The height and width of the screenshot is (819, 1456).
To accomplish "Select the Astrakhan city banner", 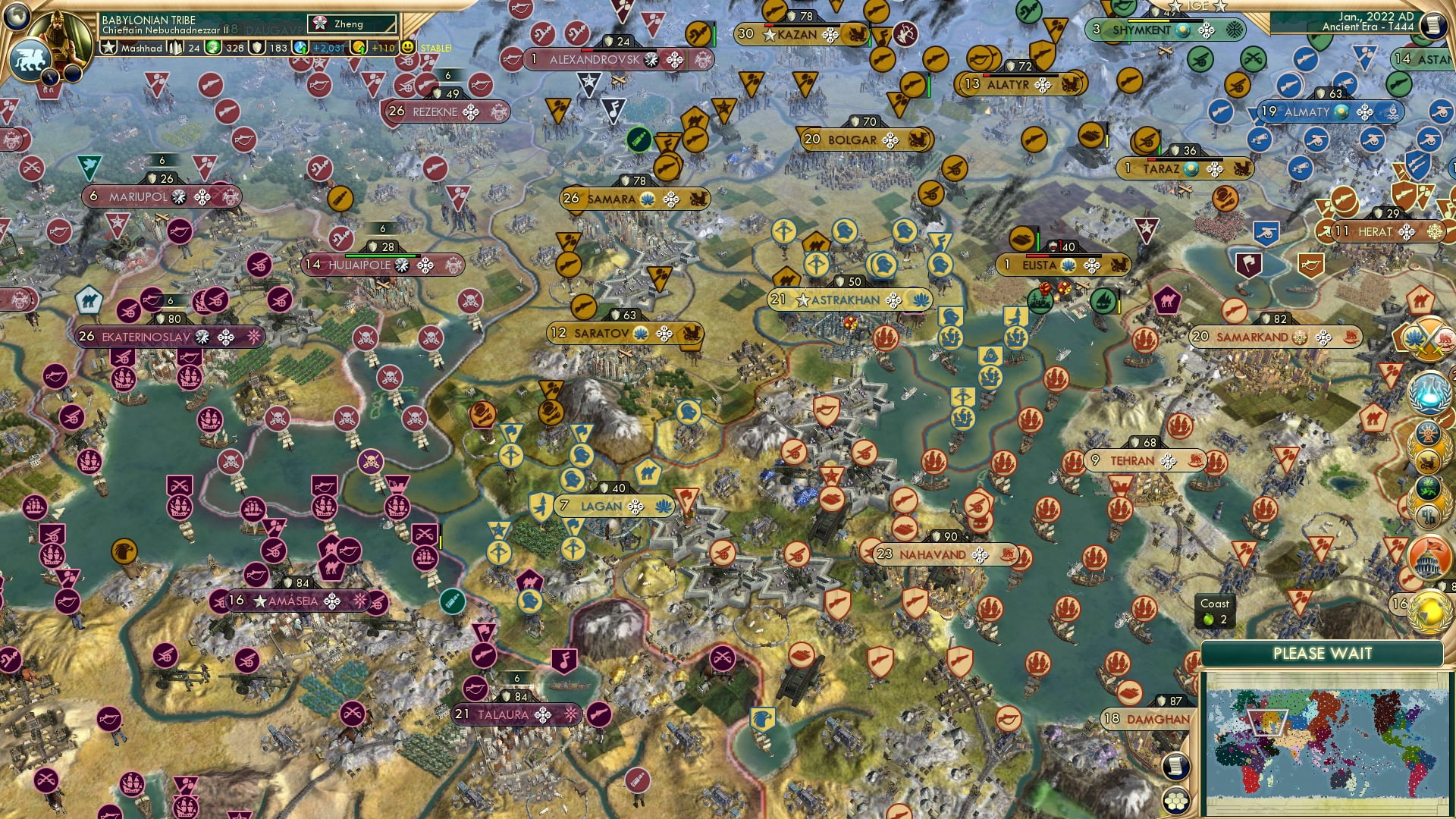I will [847, 300].
